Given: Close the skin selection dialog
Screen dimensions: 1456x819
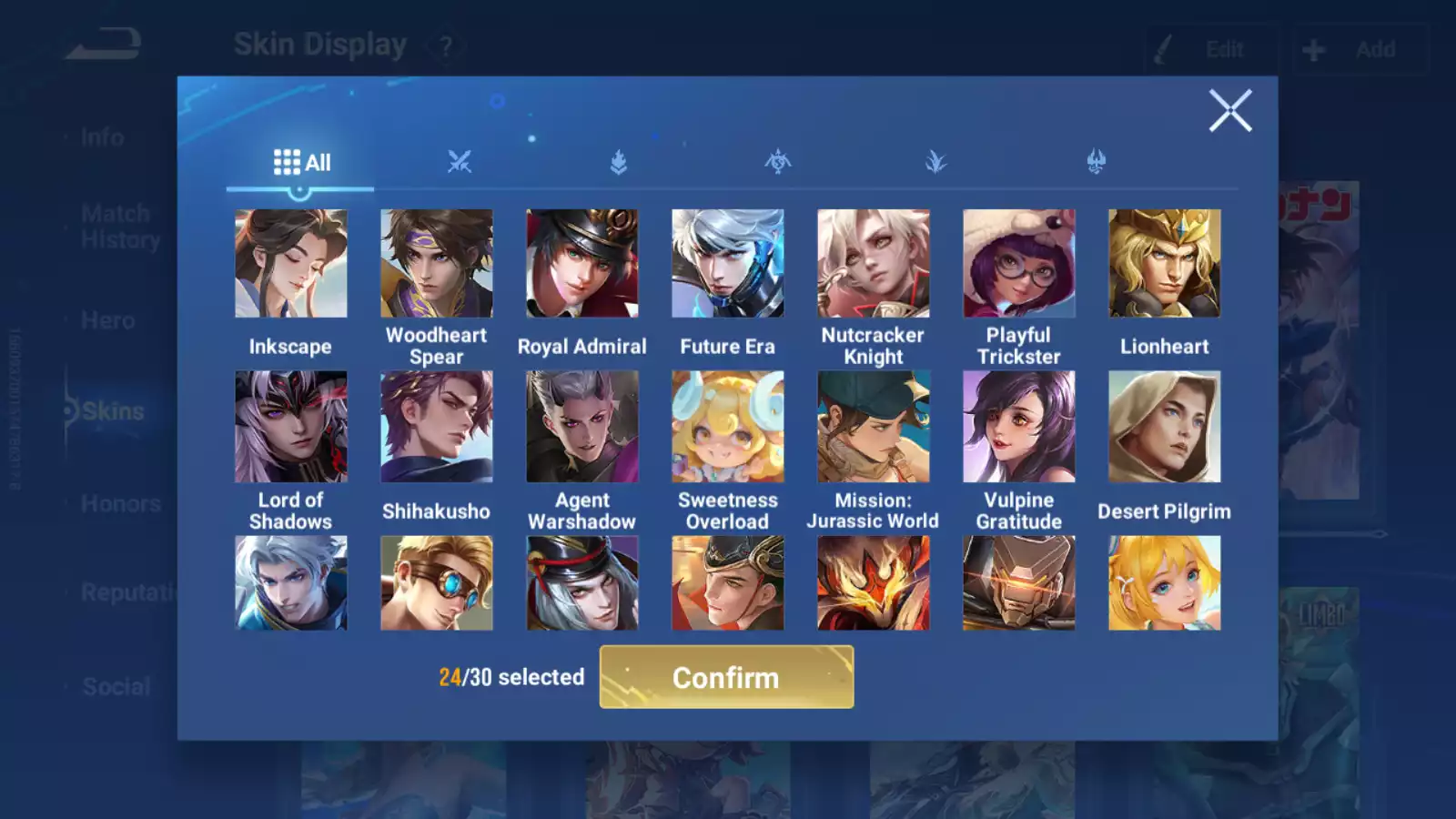Looking at the screenshot, I should point(1230,111).
